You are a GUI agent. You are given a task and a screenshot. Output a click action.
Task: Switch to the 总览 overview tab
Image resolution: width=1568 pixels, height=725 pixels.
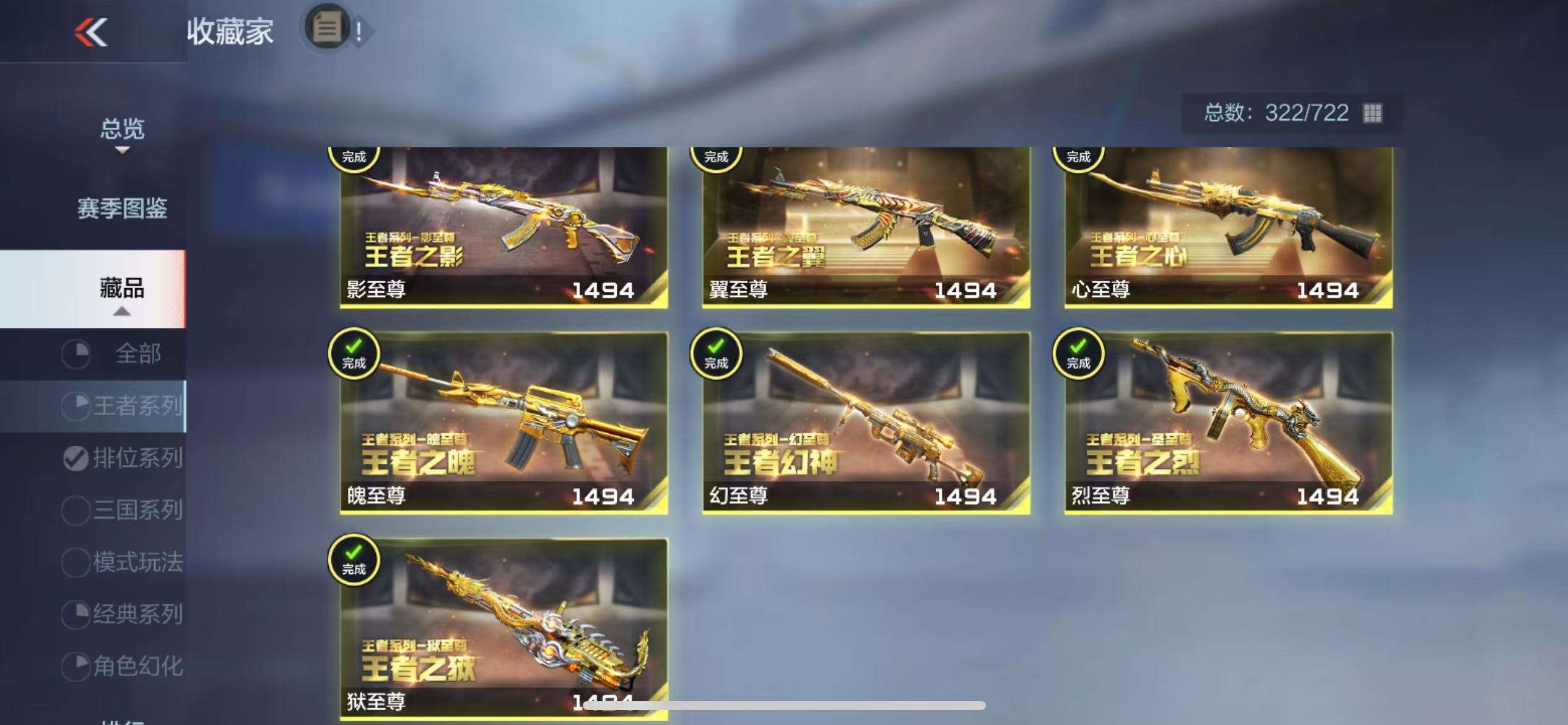122,130
